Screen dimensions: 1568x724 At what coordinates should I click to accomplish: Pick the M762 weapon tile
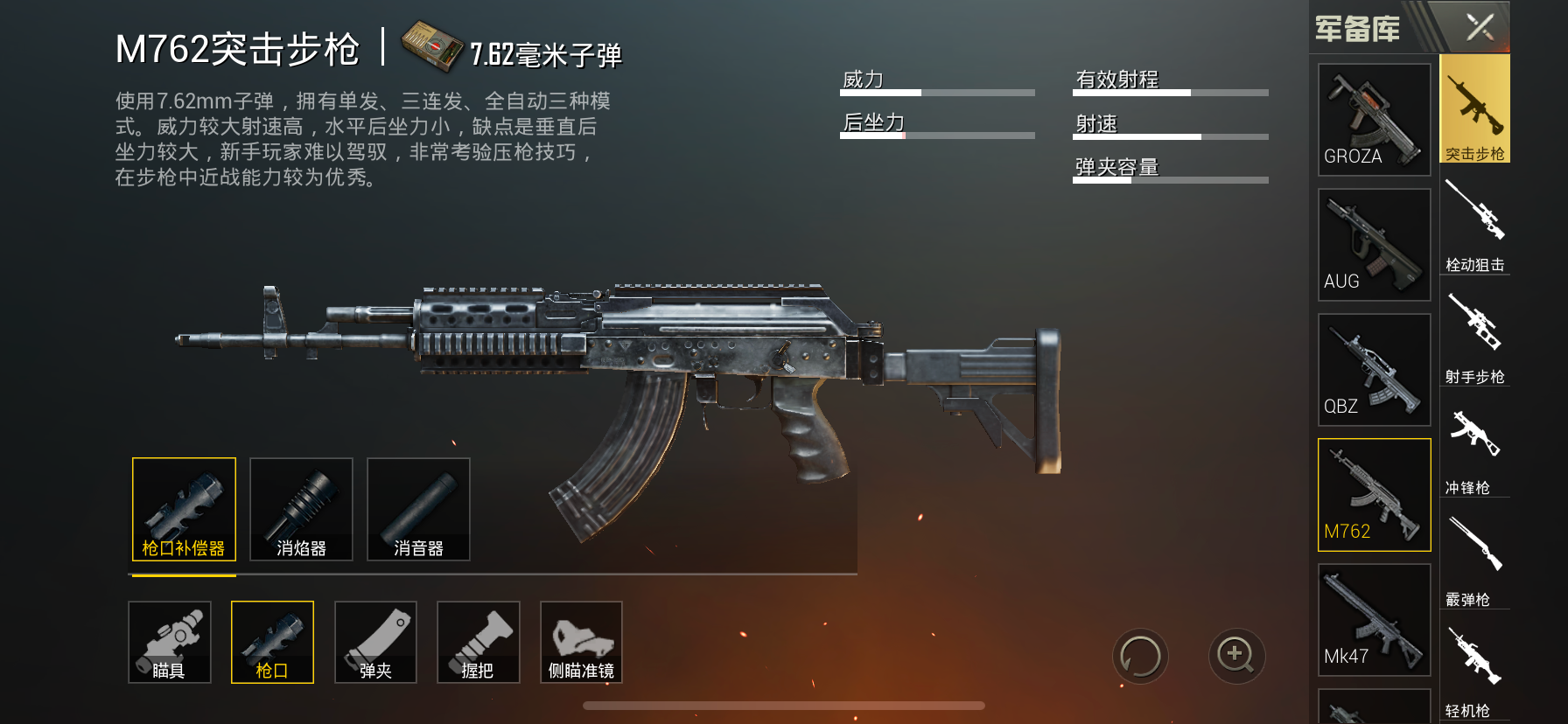1374,495
